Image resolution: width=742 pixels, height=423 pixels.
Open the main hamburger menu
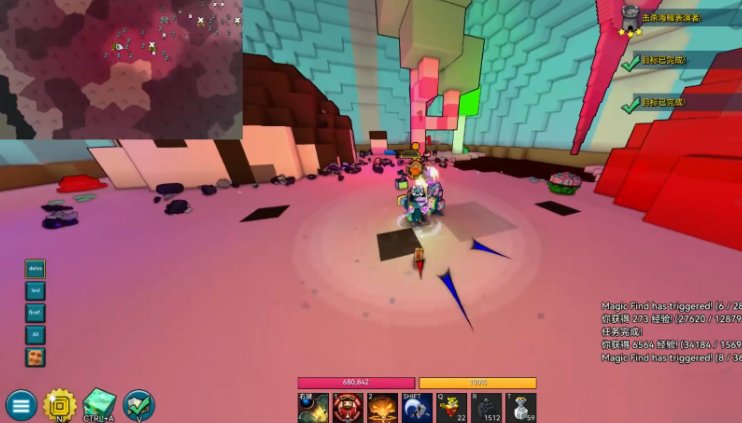21,404
